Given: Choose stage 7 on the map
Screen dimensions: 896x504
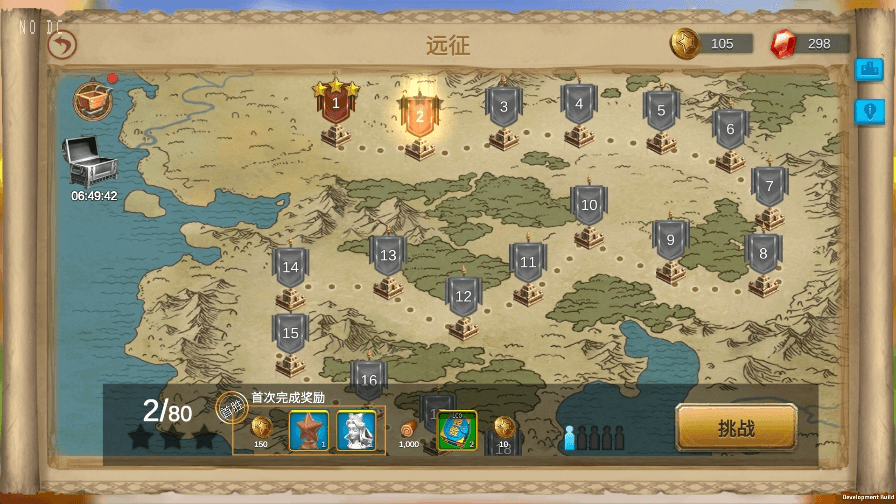Looking at the screenshot, I should click(769, 187).
